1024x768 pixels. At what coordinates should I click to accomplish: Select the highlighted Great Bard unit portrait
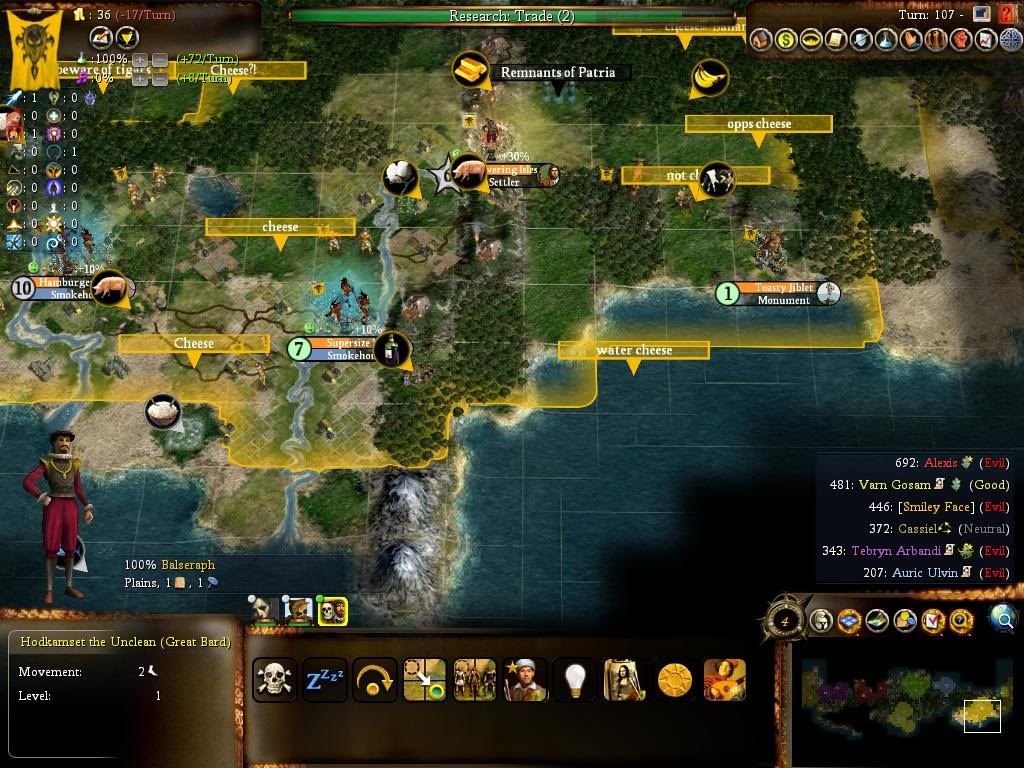click(x=332, y=610)
